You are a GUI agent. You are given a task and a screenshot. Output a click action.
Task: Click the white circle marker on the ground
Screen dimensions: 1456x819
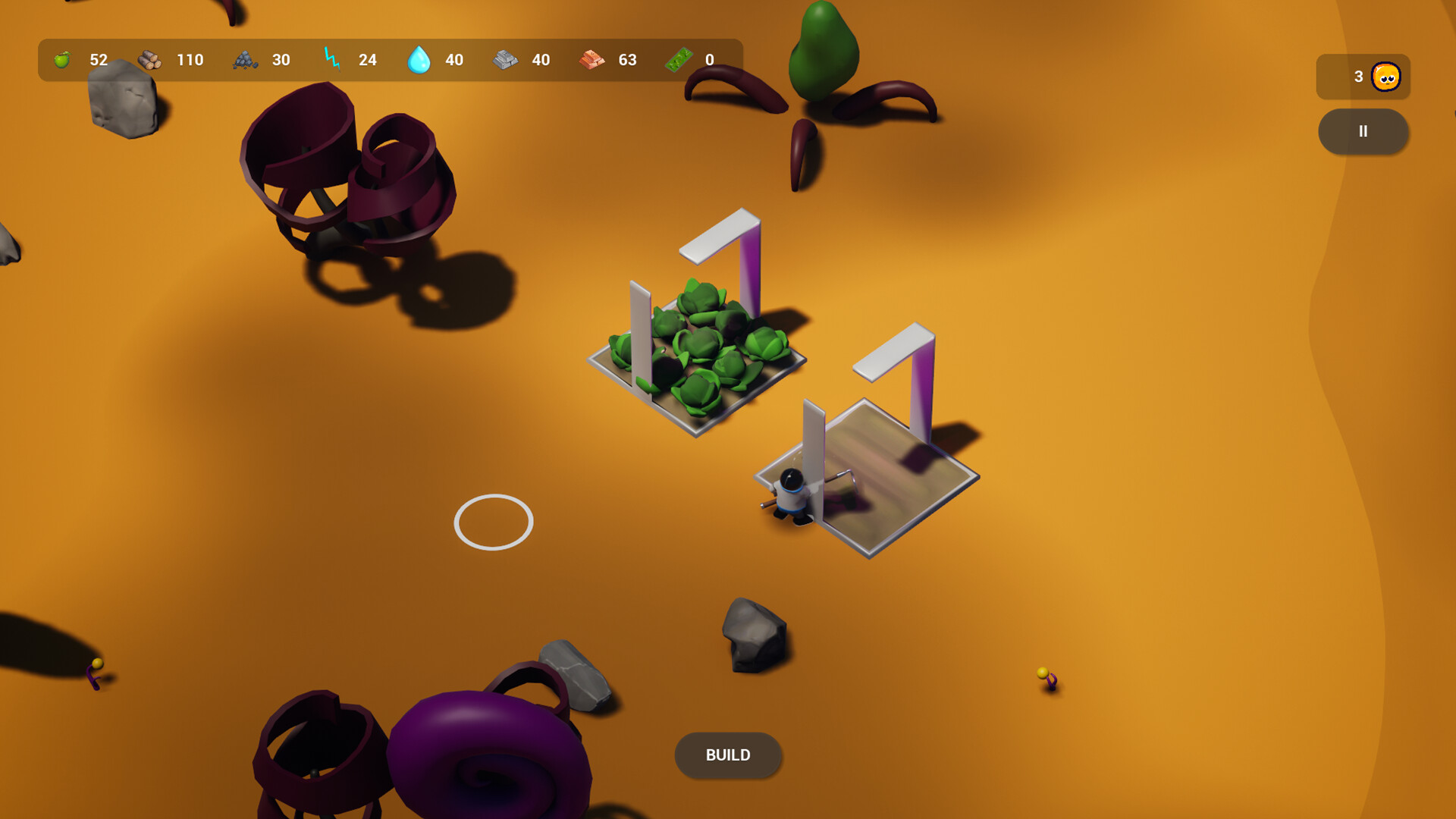tap(493, 521)
